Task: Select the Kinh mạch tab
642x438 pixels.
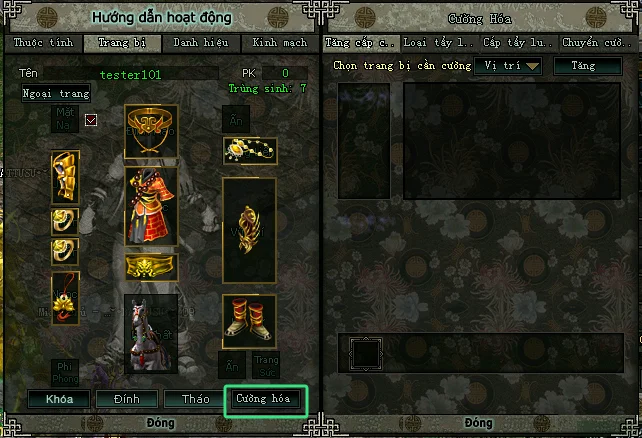Action: click(x=279, y=44)
